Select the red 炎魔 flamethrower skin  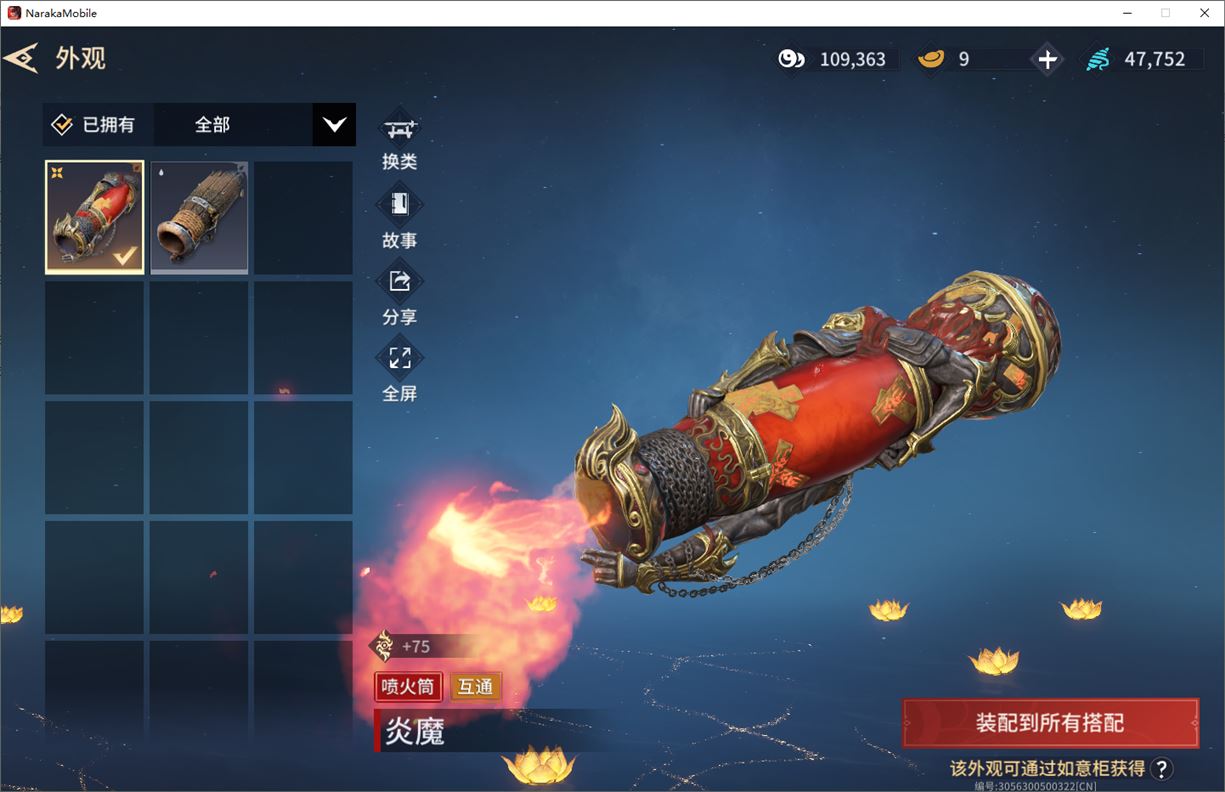95,217
